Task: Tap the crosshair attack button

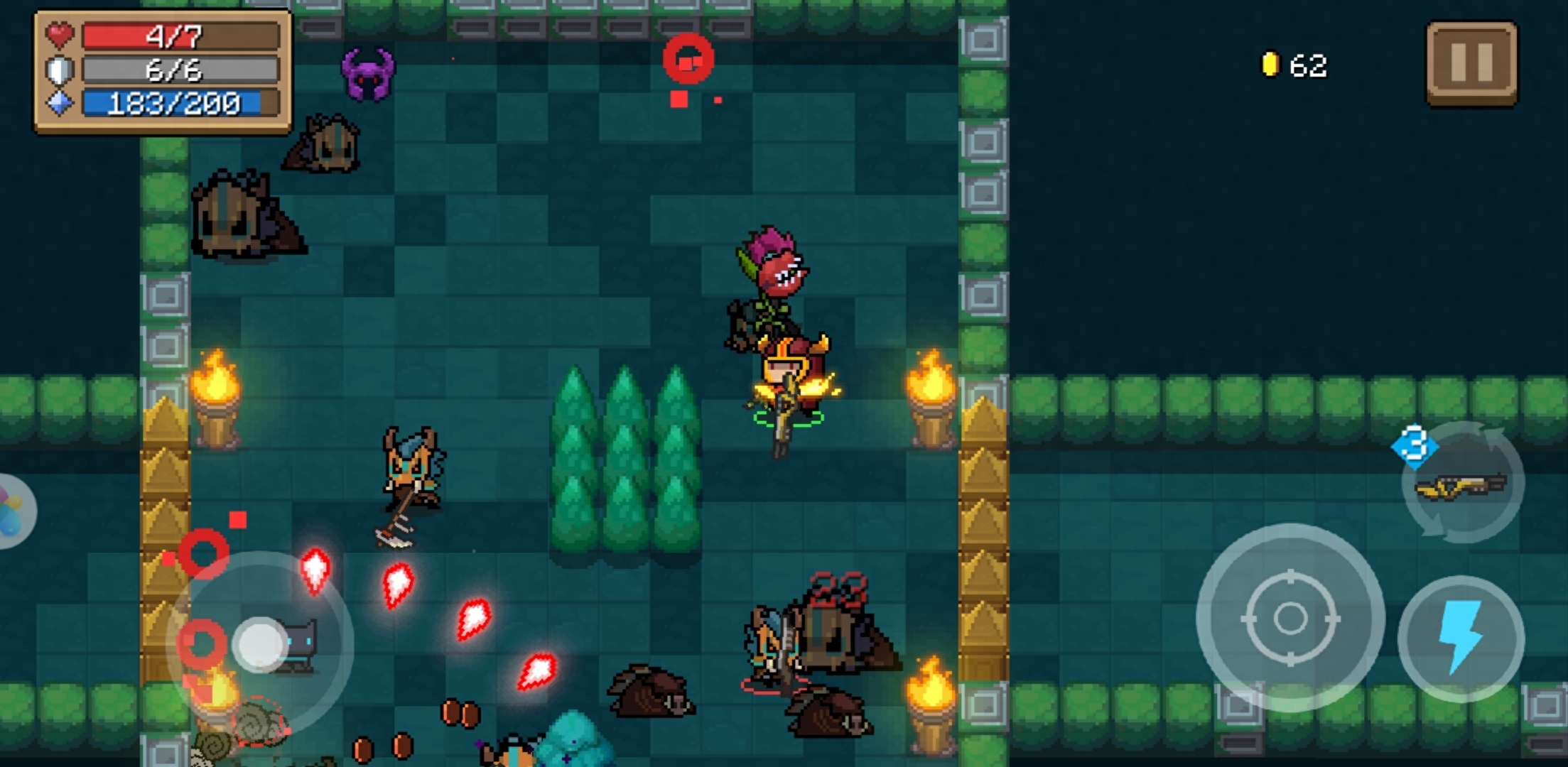Action: point(1289,618)
